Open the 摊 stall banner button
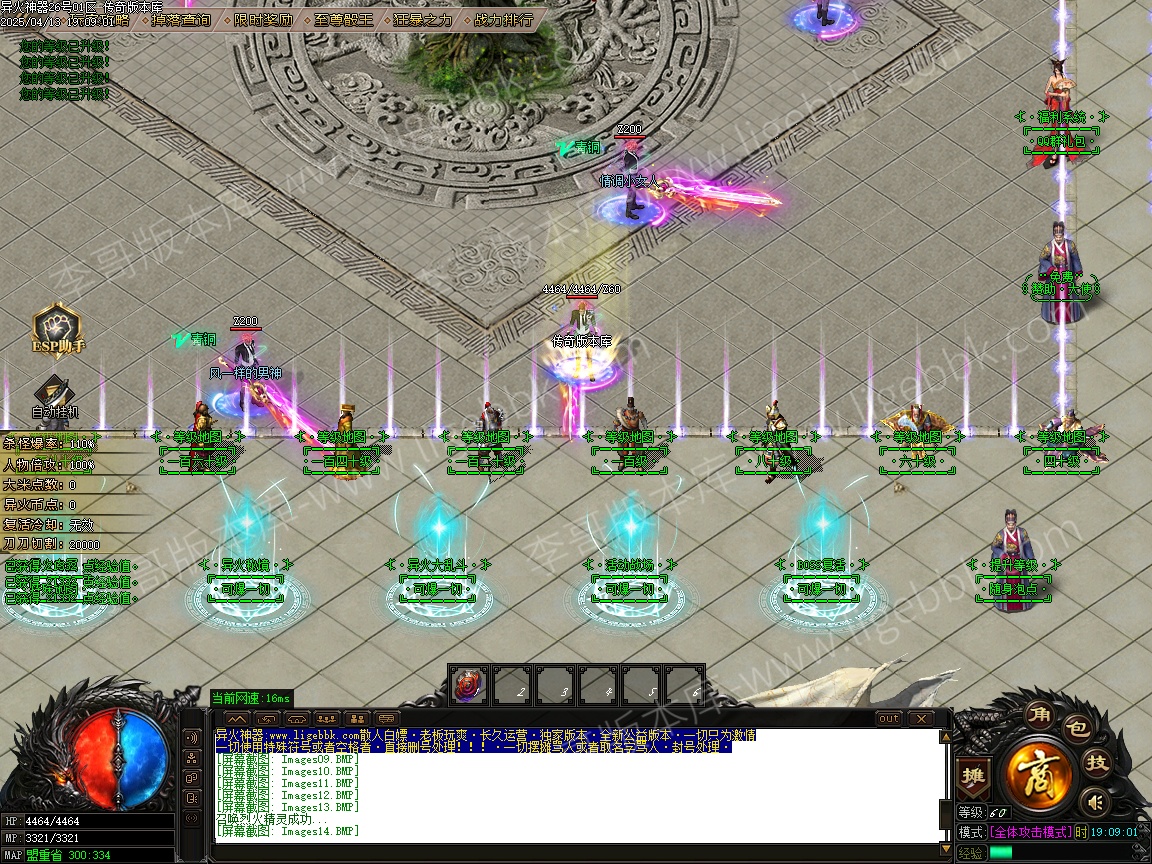 tap(971, 775)
